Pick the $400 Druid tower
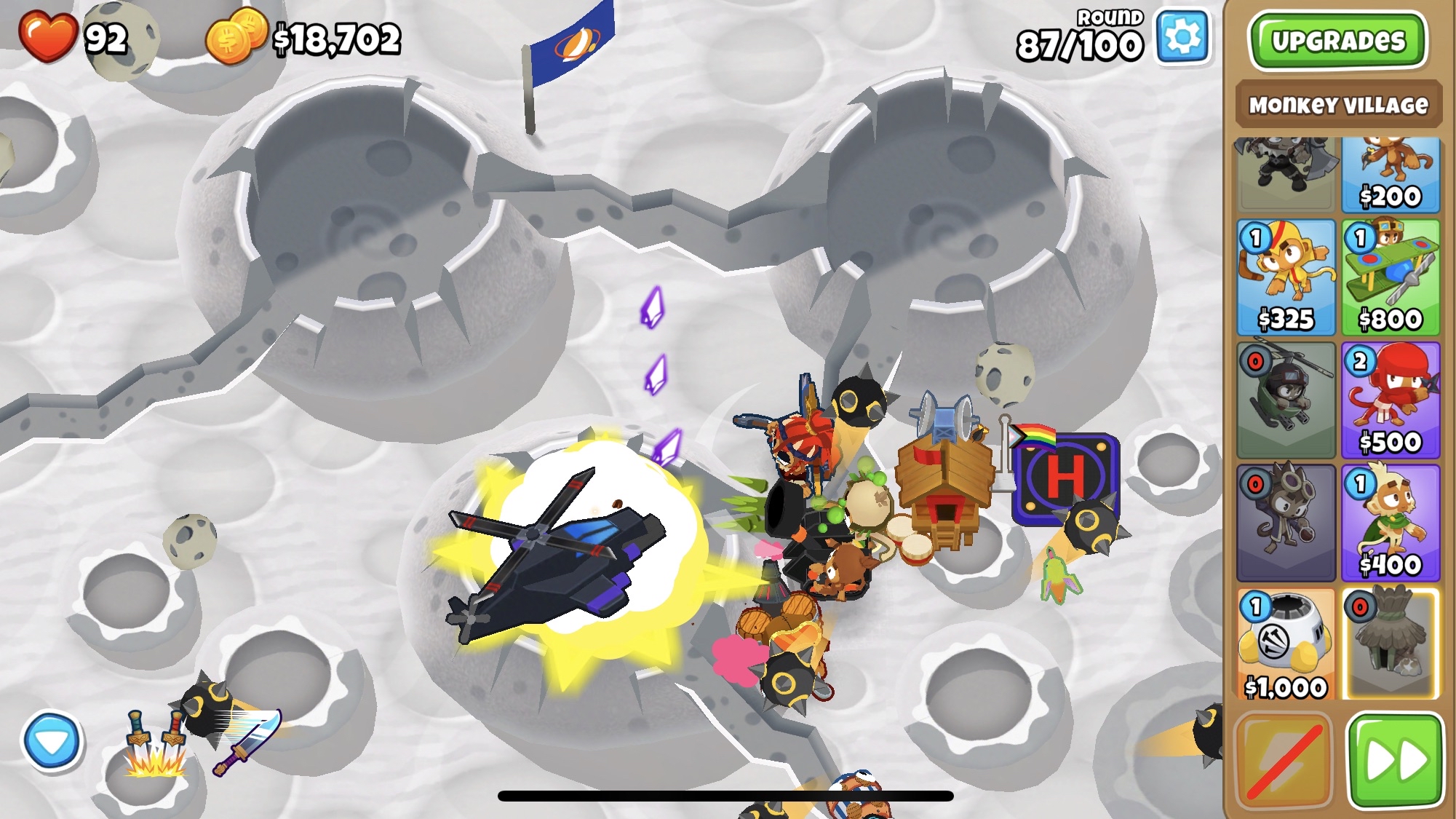This screenshot has width=1456, height=819. [x=1391, y=522]
